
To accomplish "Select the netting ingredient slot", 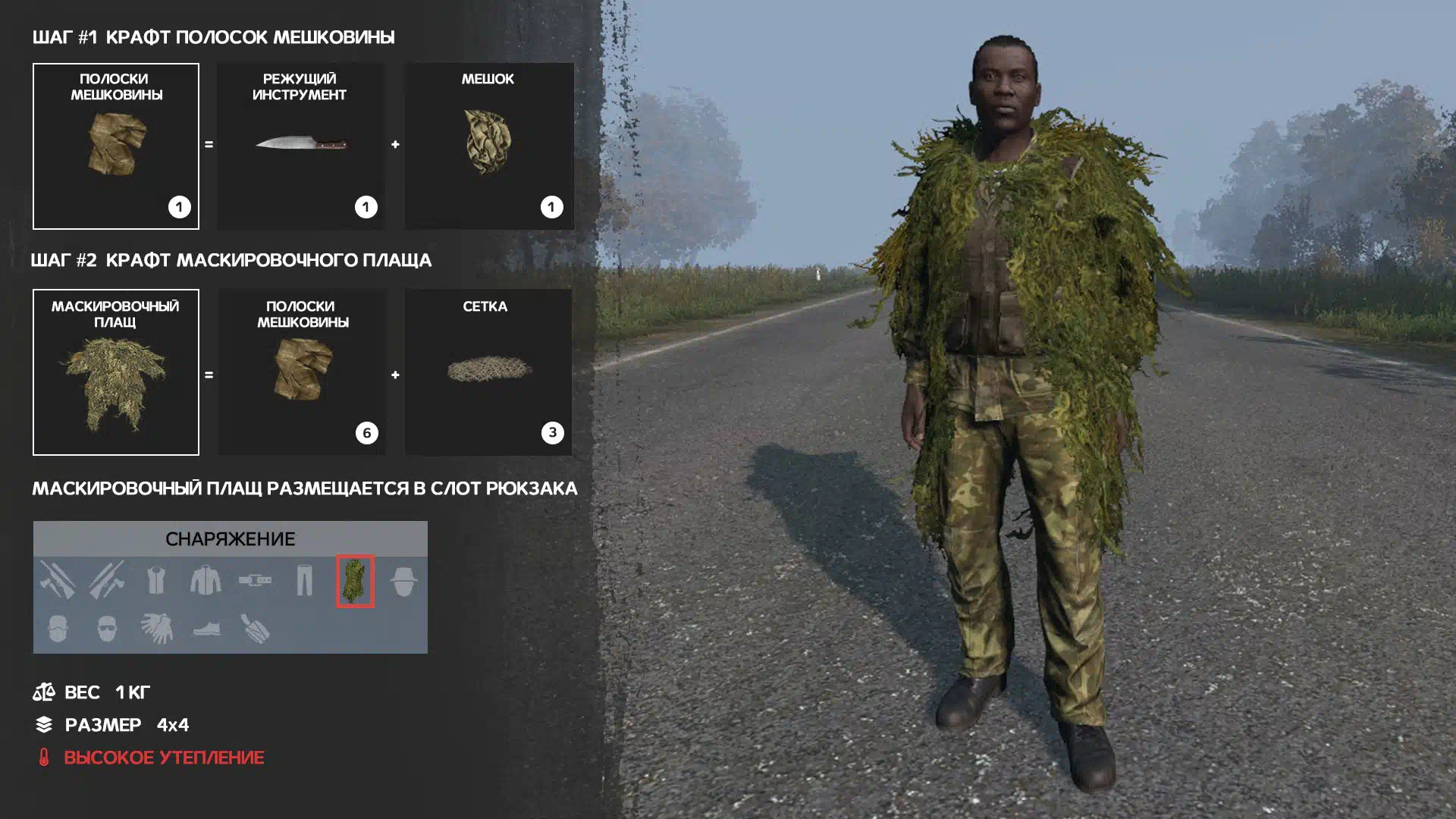I will point(488,372).
